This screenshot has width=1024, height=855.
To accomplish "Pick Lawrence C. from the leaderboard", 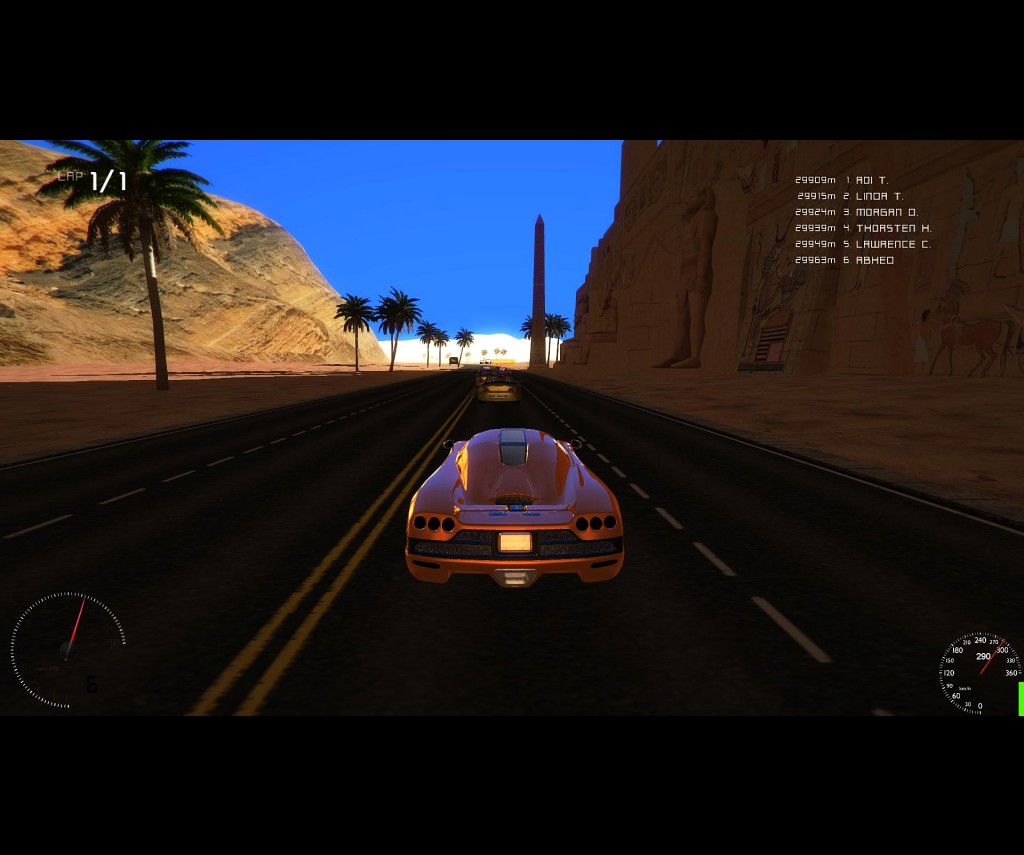I will pos(892,244).
